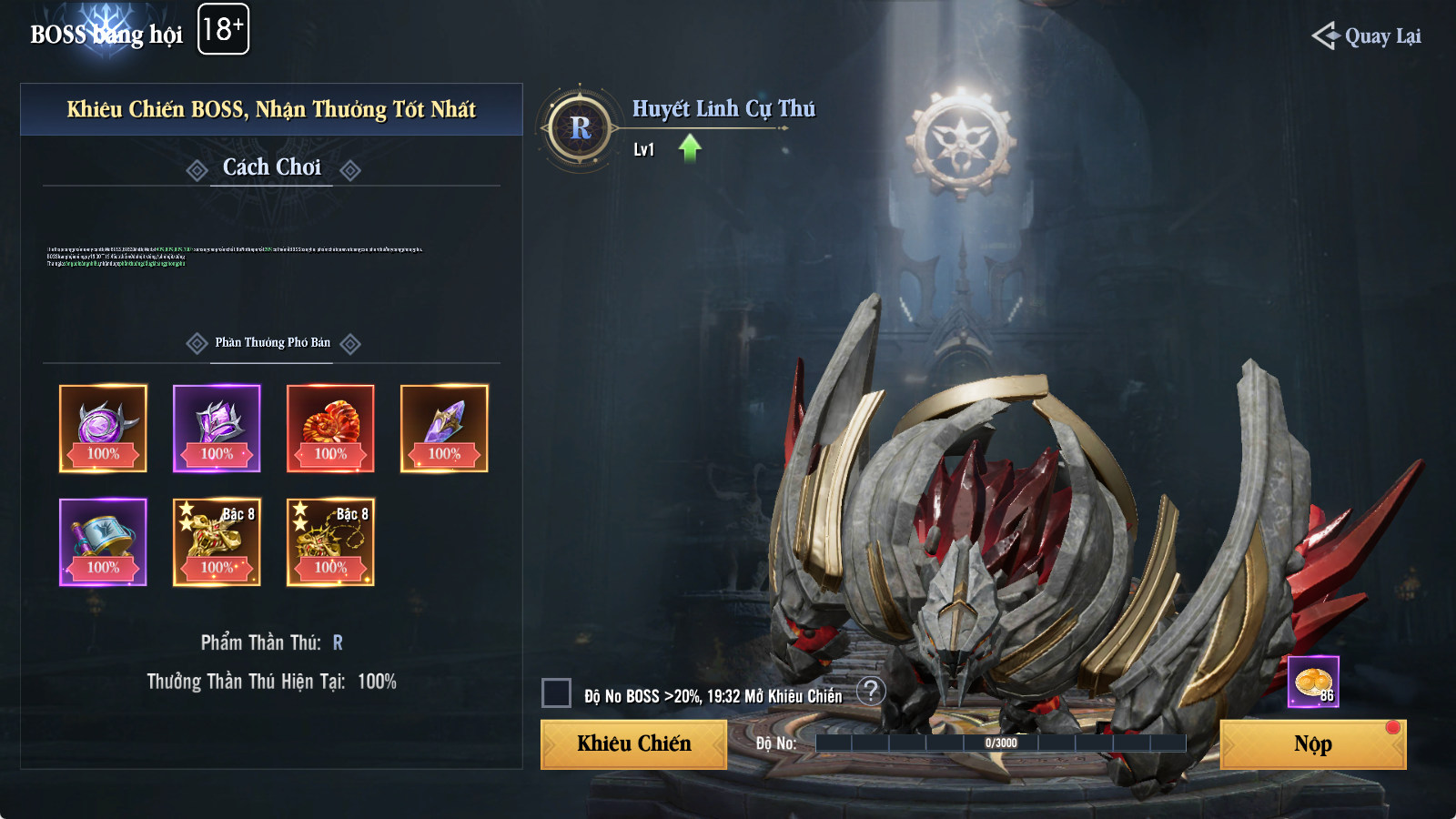
Task: Submit items with the Nộp button
Action: point(1312,744)
